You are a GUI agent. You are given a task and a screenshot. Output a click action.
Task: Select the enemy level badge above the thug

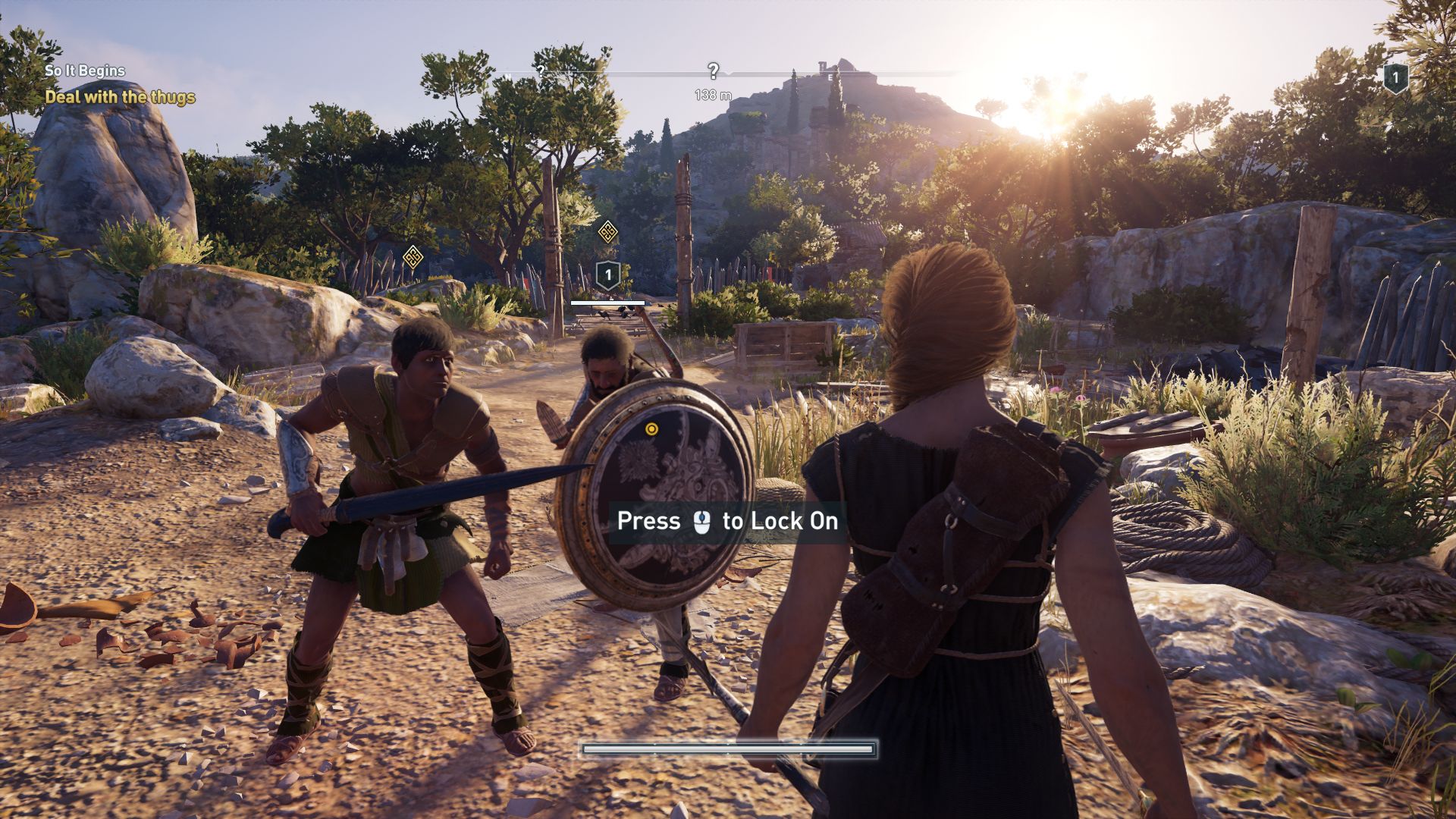tap(607, 275)
